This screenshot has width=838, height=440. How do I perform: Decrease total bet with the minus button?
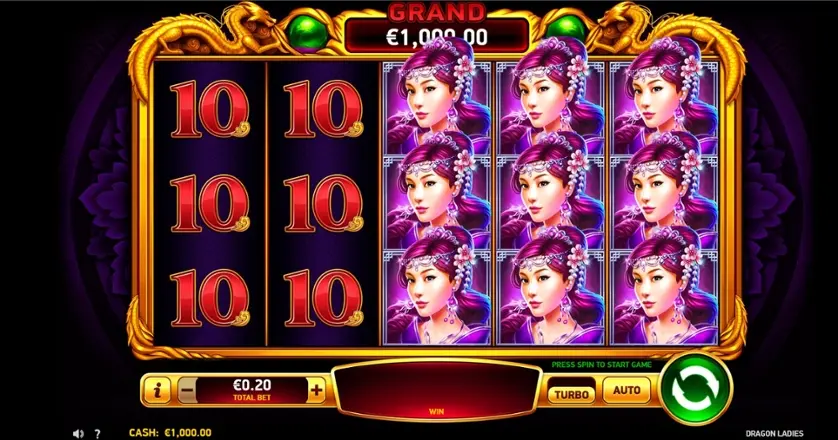tap(187, 390)
